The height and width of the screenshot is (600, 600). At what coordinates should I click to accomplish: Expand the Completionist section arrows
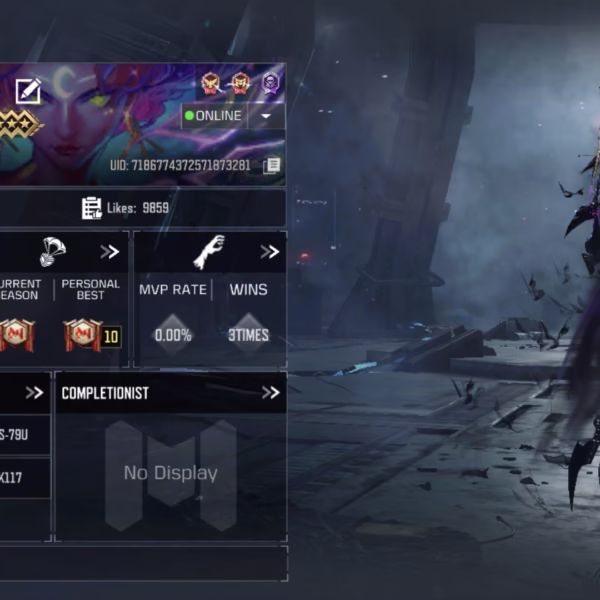click(270, 393)
